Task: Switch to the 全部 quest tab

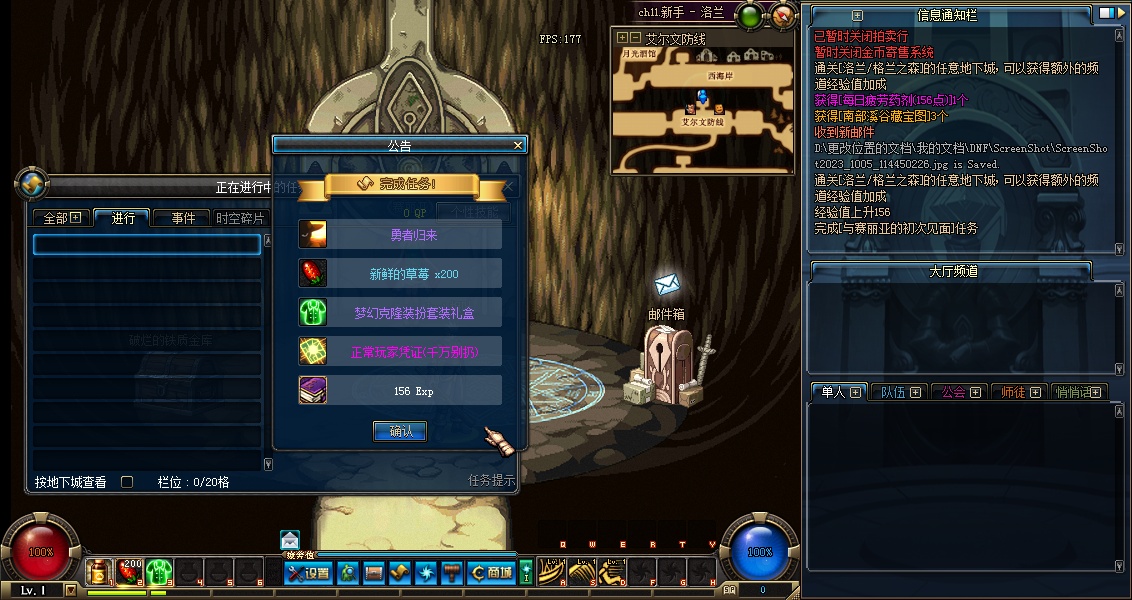Action: click(x=62, y=218)
